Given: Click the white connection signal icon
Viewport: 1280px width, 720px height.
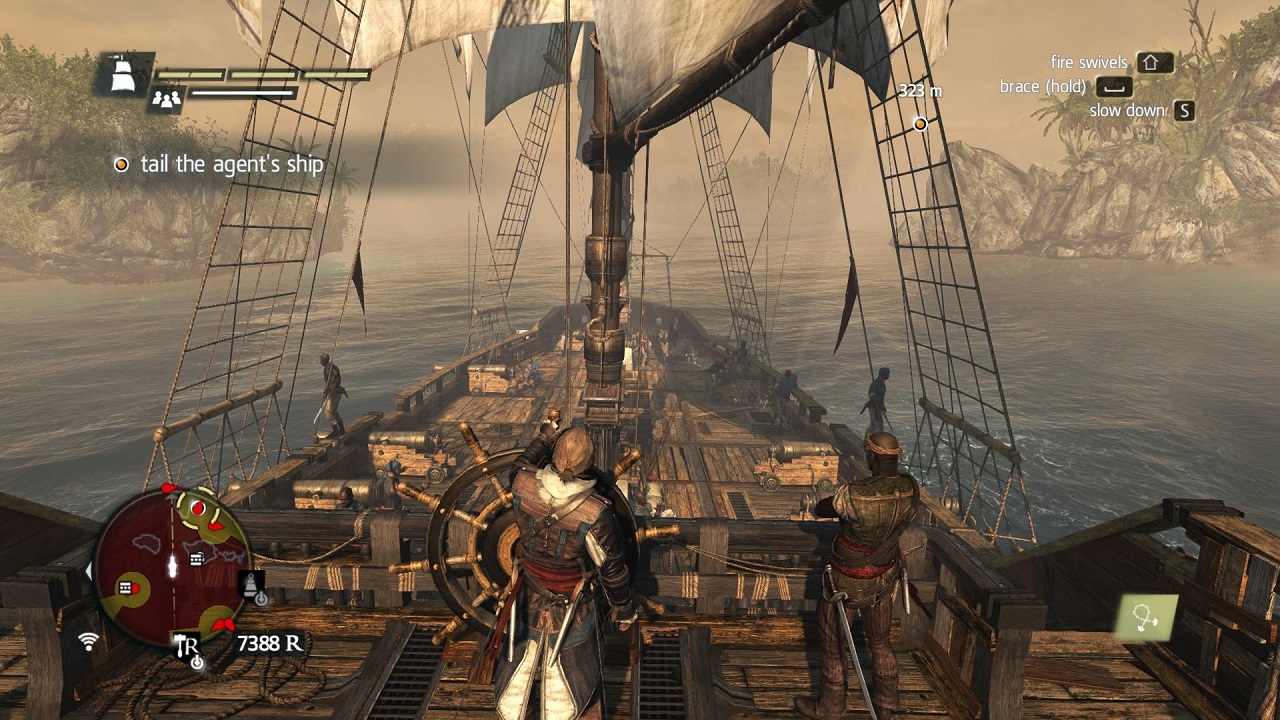Looking at the screenshot, I should click(x=90, y=640).
